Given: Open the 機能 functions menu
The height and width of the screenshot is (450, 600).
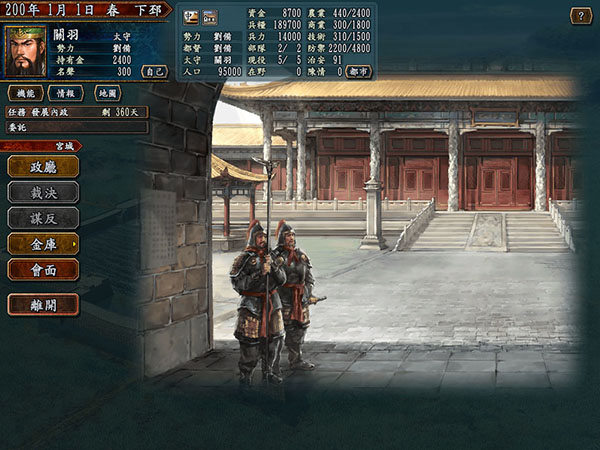Looking at the screenshot, I should point(27,93).
